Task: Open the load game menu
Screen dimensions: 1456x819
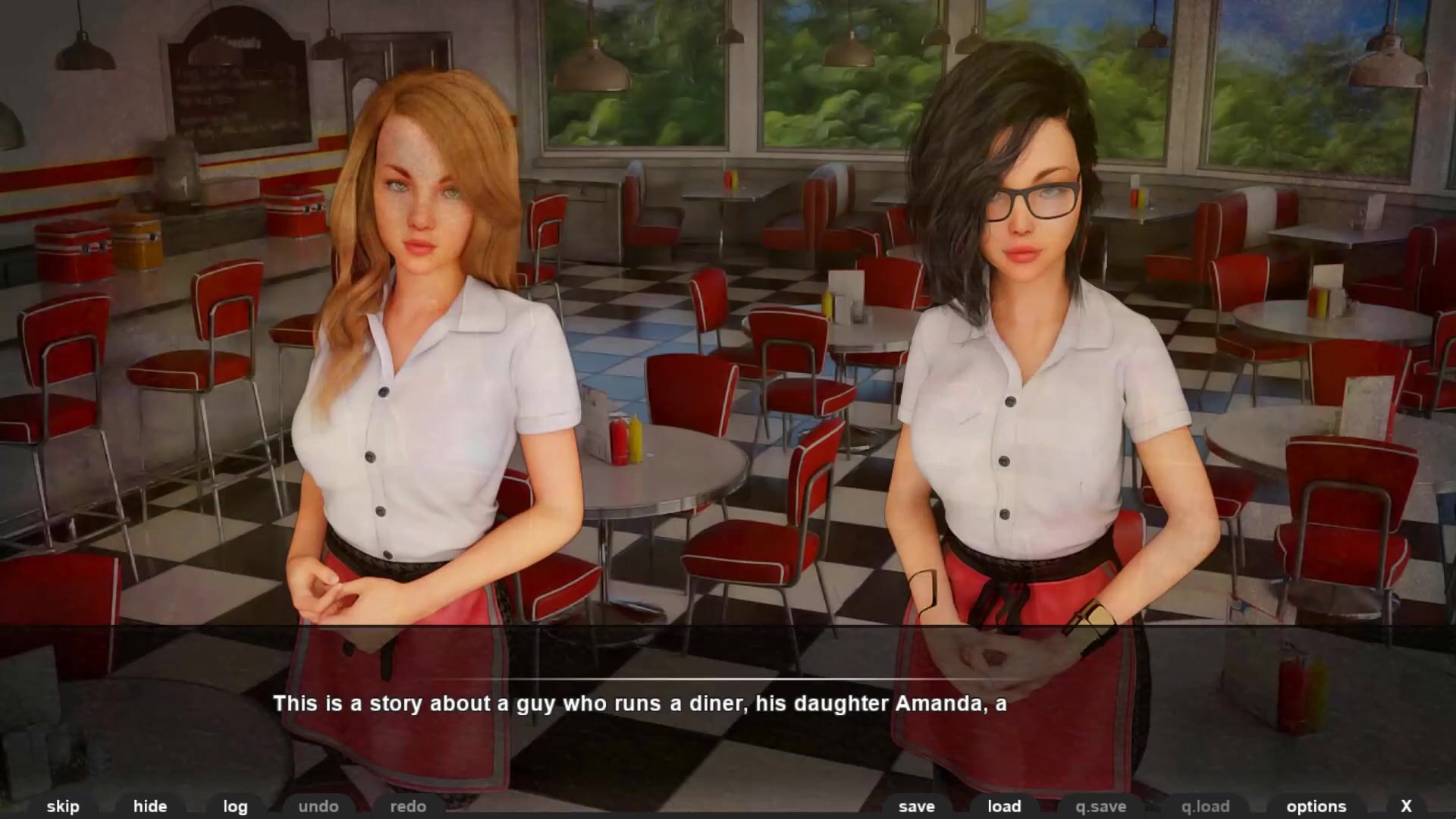Action: 1004,806
